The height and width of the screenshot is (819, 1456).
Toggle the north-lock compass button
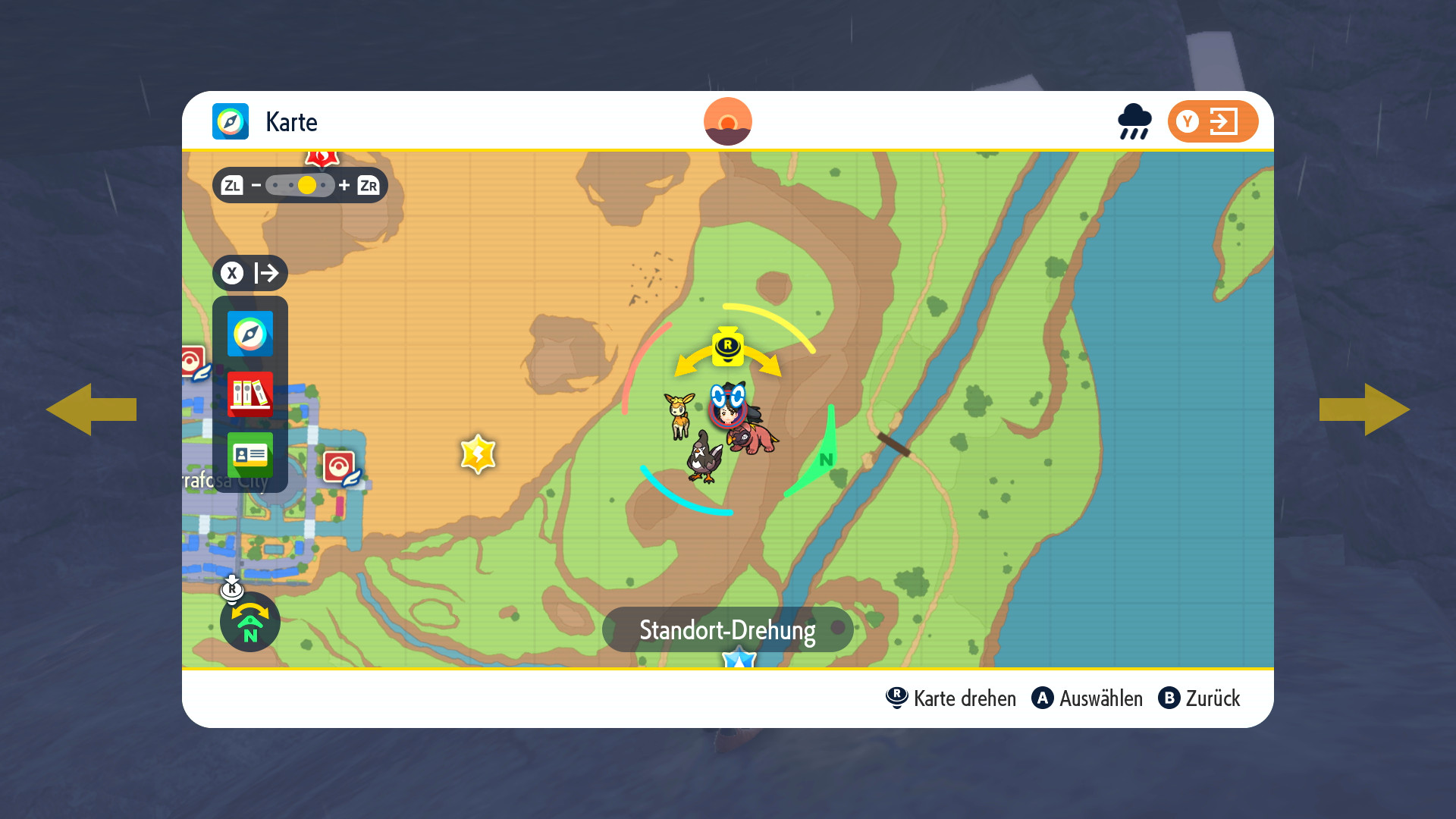(x=249, y=622)
